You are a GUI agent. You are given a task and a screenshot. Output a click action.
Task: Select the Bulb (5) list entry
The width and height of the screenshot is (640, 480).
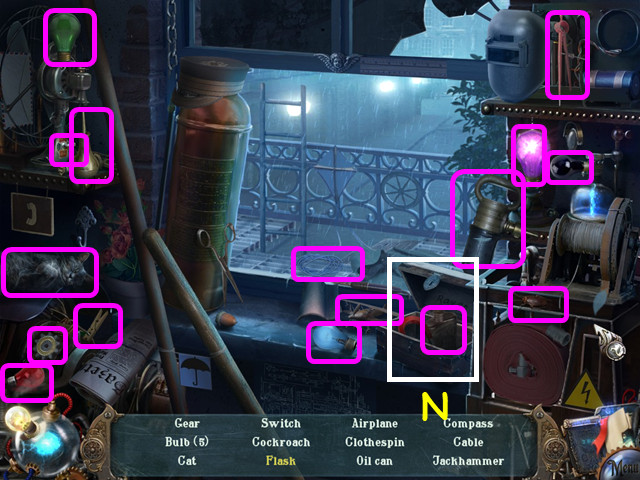tap(187, 442)
